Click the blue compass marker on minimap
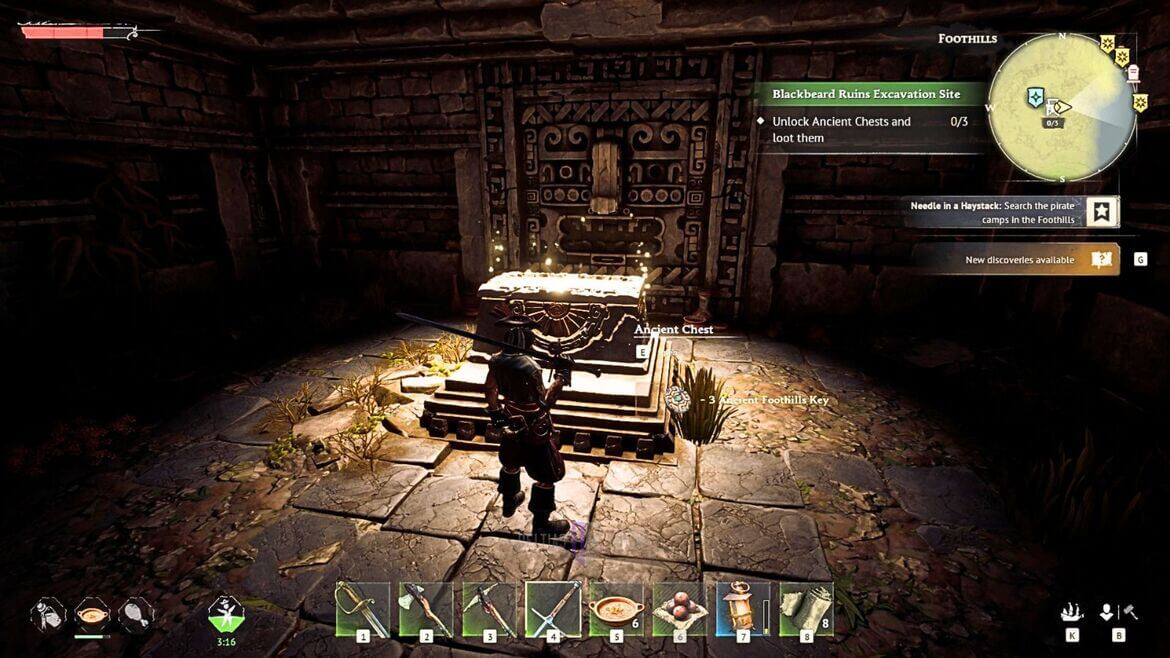The width and height of the screenshot is (1170, 658). [1036, 98]
